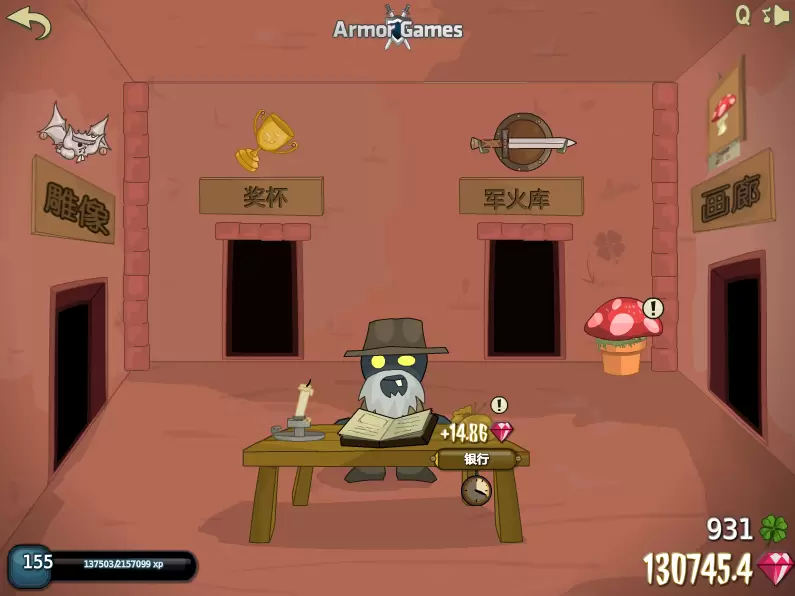Toggle the Q quality setting
The height and width of the screenshot is (596, 795).
tap(743, 15)
